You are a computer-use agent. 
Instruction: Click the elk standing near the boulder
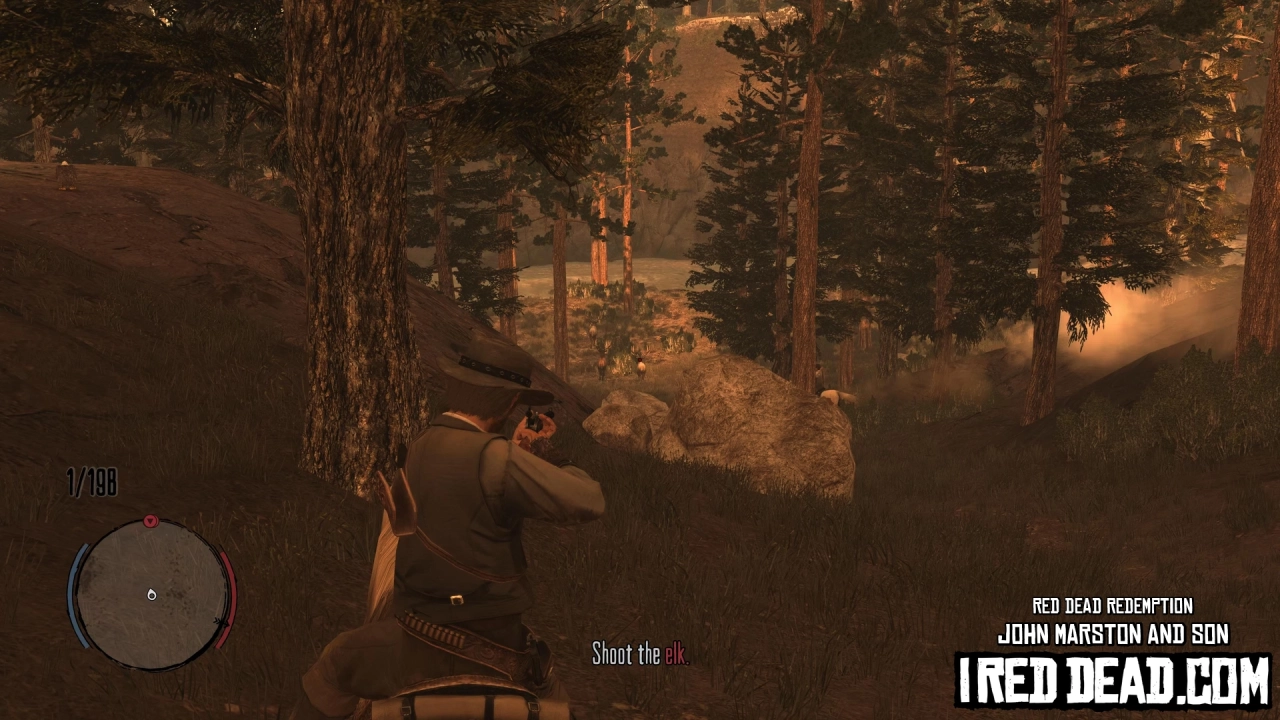[x=832, y=395]
